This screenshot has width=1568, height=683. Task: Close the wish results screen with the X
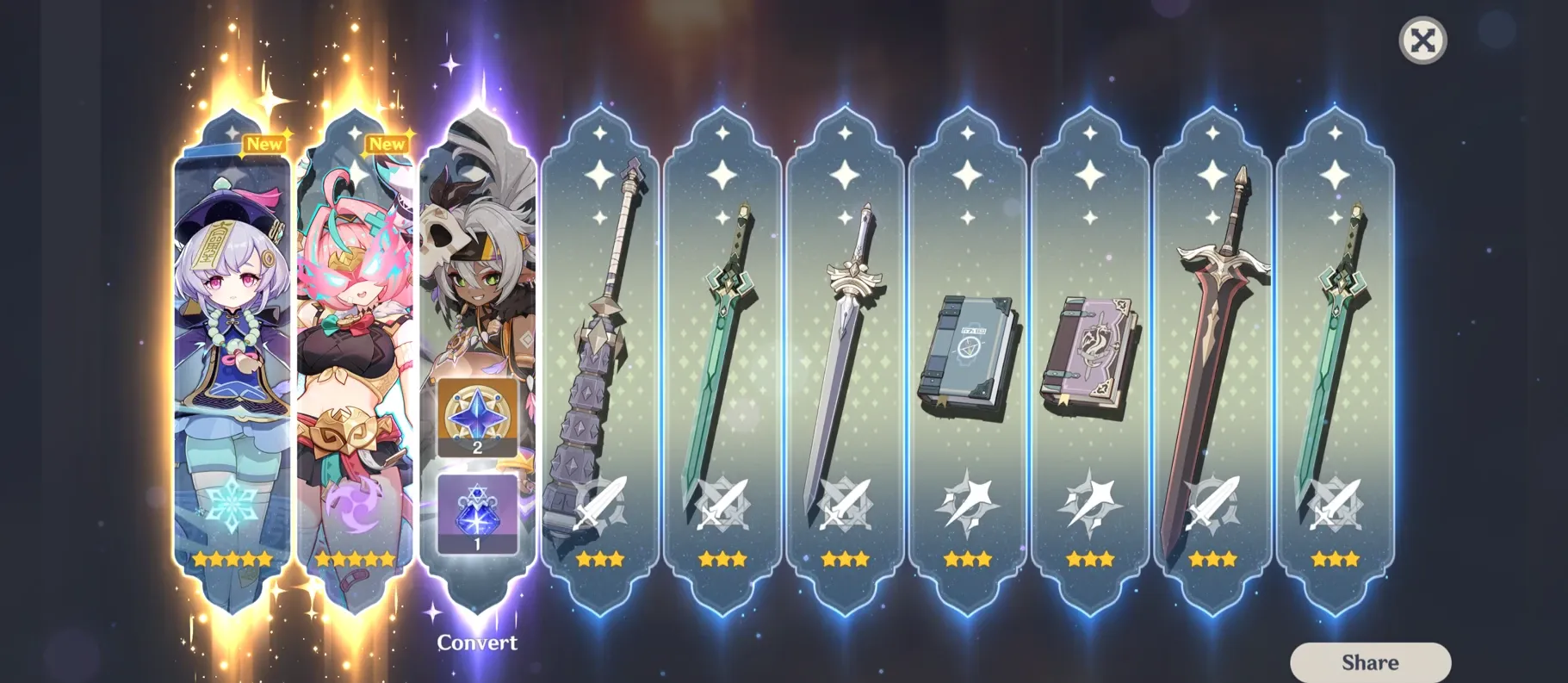[1422, 40]
